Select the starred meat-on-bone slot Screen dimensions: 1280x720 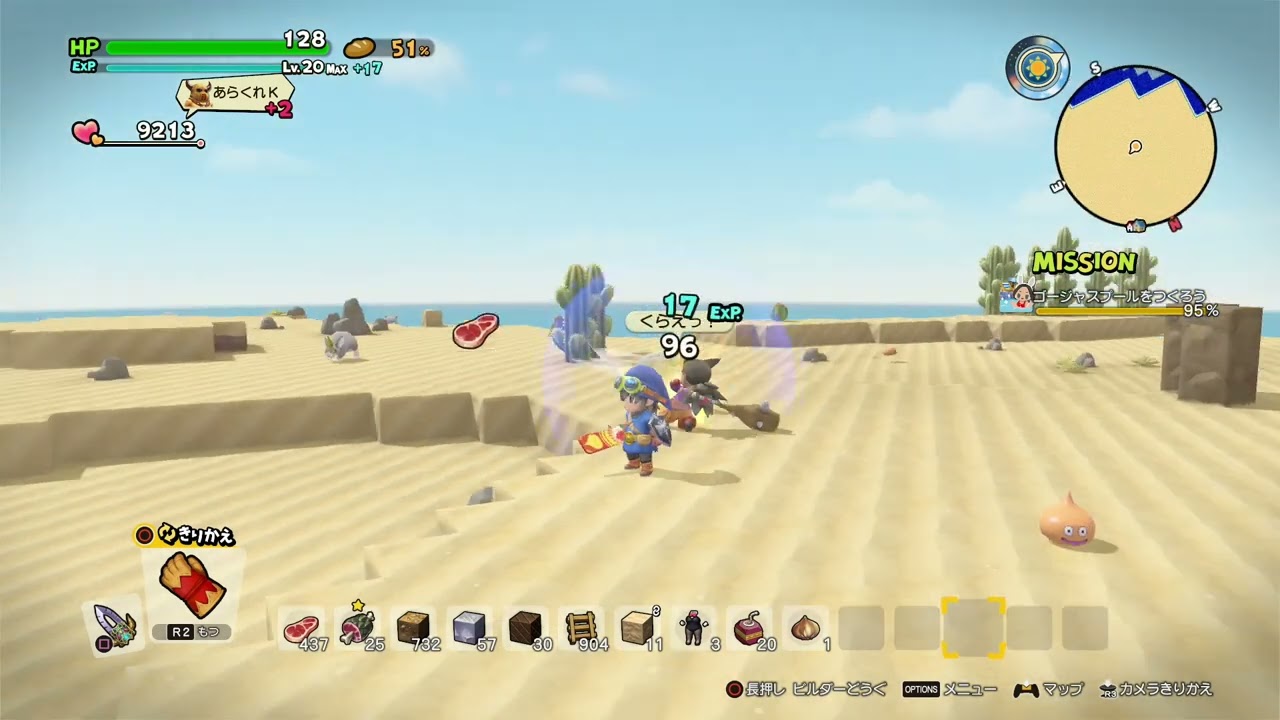point(356,627)
